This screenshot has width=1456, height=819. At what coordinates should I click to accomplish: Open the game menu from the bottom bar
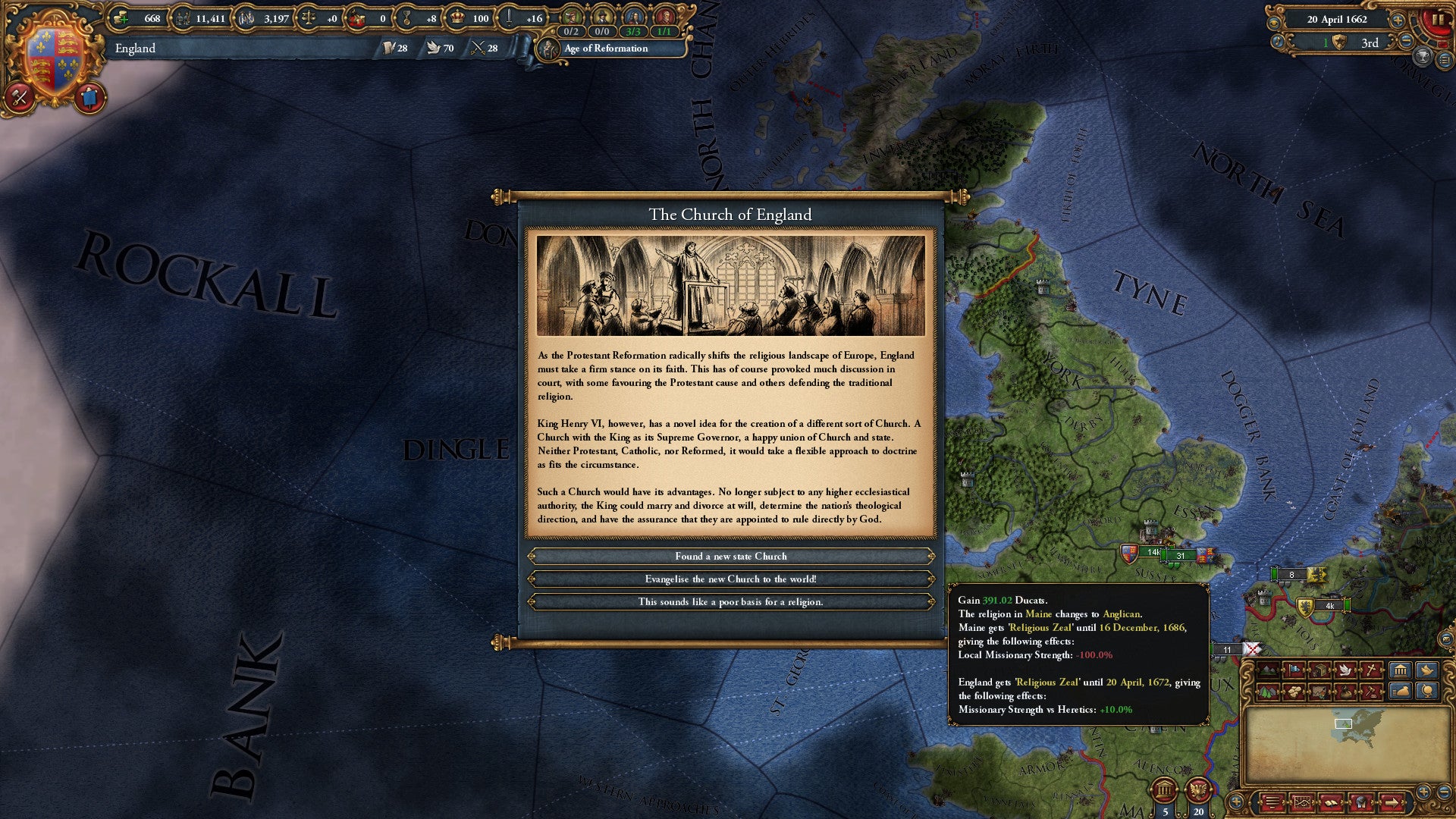tap(1271, 803)
